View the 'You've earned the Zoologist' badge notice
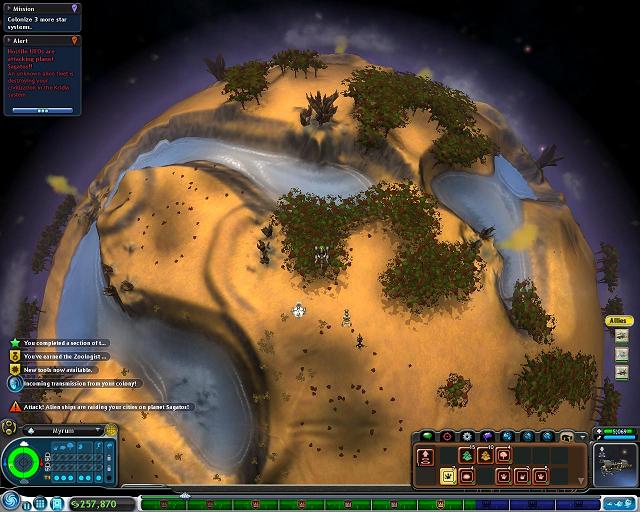Viewport: 640px width, 512px height. (66, 355)
